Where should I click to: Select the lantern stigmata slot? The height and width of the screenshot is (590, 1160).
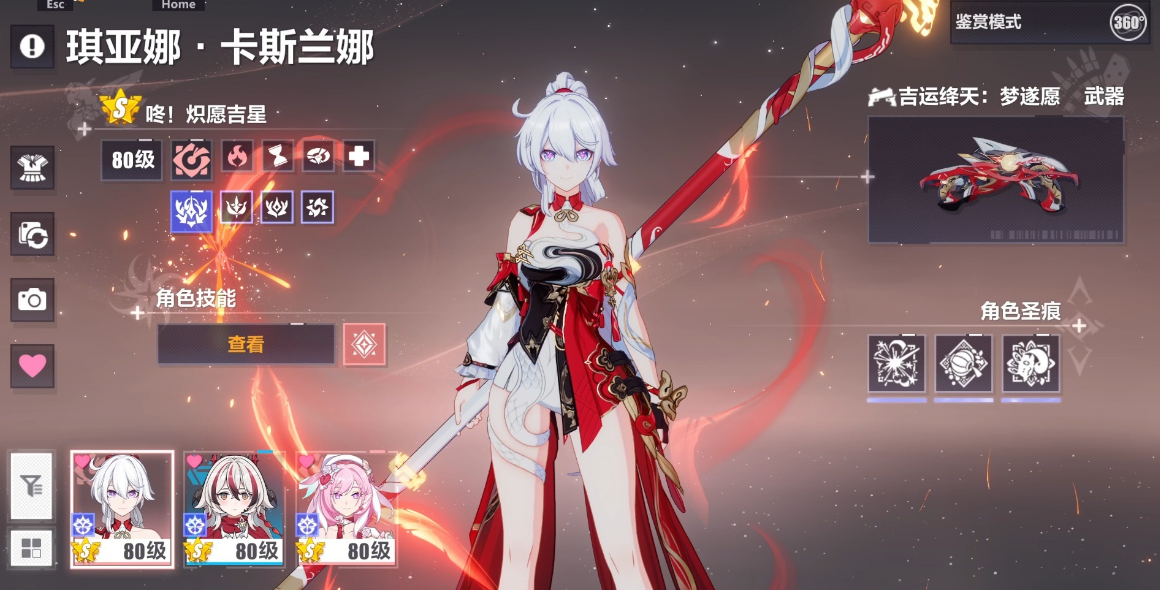pos(963,363)
